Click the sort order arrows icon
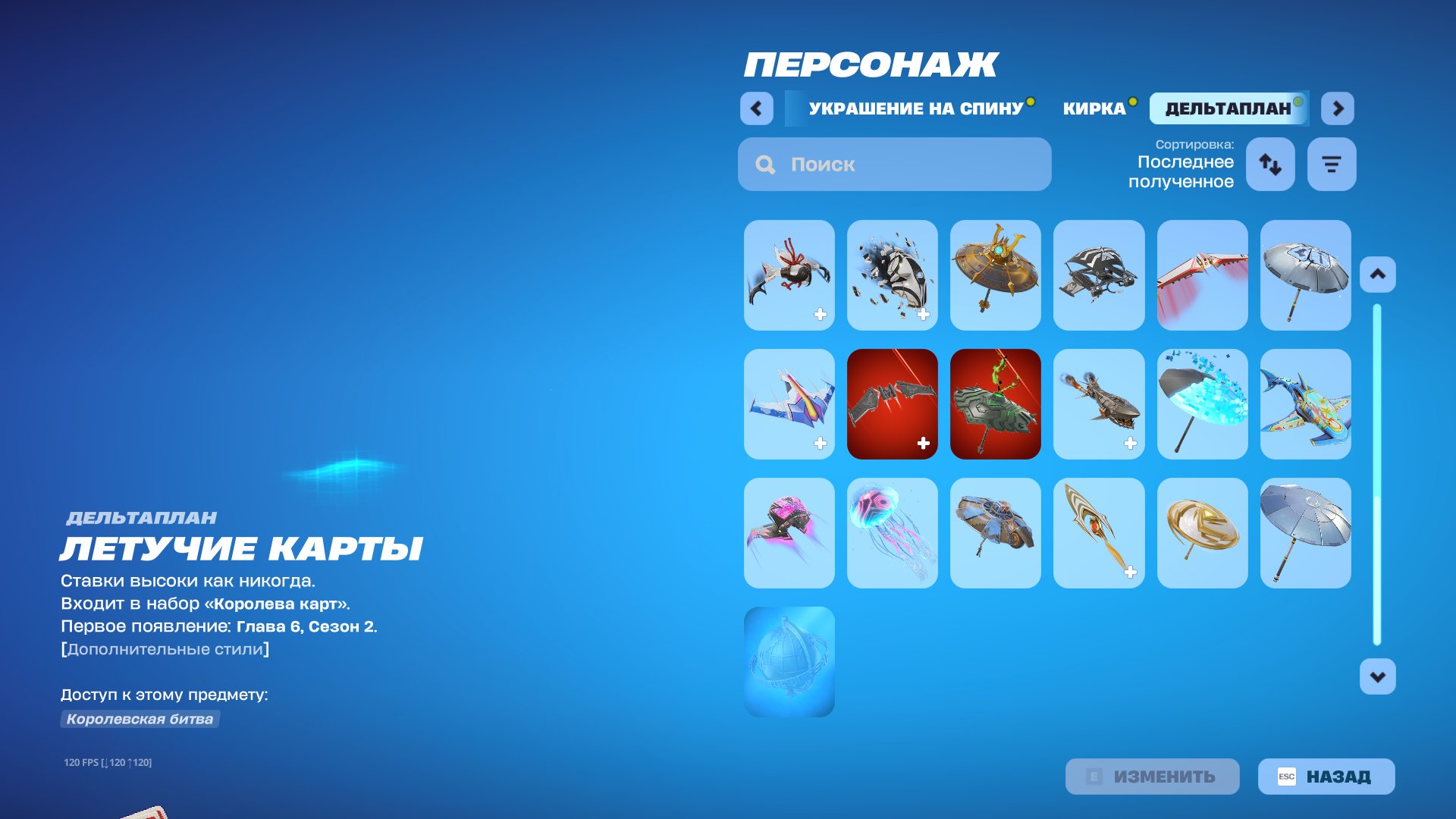The width and height of the screenshot is (1456, 819). pos(1270,164)
